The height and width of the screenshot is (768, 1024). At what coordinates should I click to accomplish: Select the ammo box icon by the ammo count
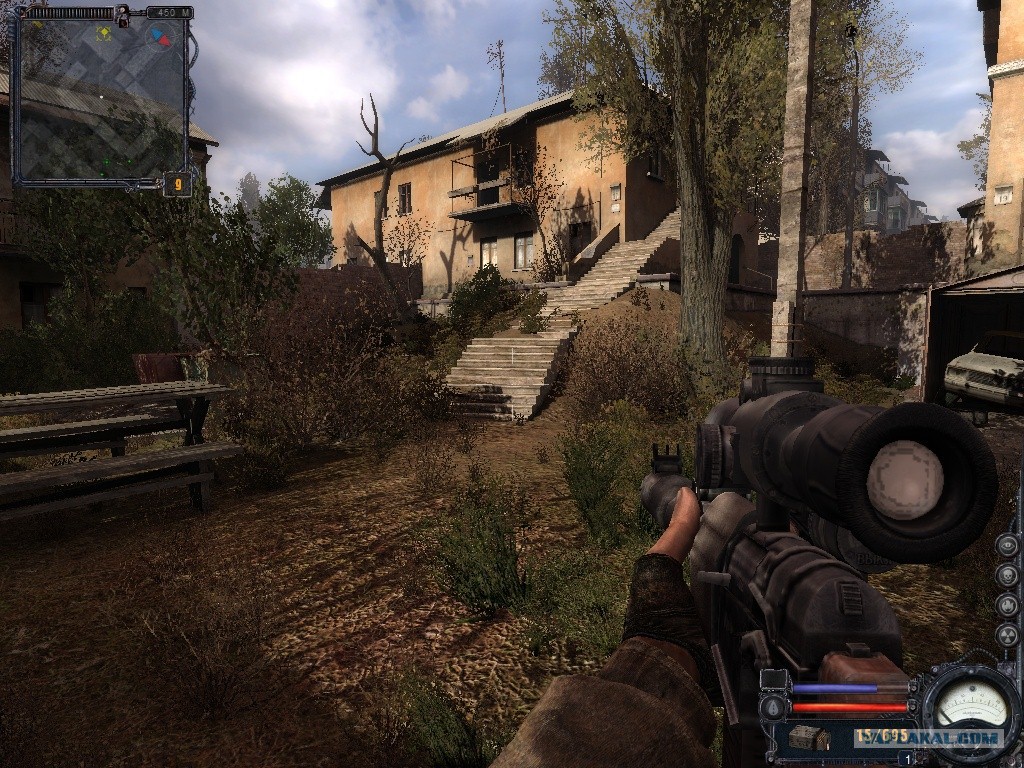[809, 738]
